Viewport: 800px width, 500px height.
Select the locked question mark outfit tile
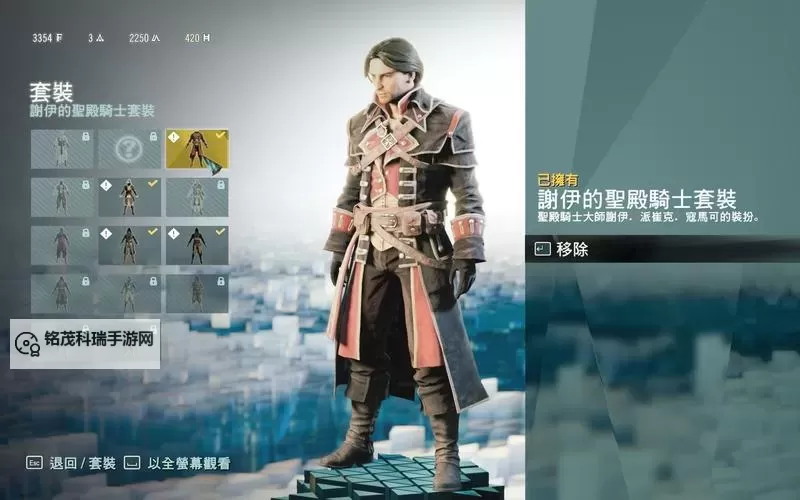[129, 149]
